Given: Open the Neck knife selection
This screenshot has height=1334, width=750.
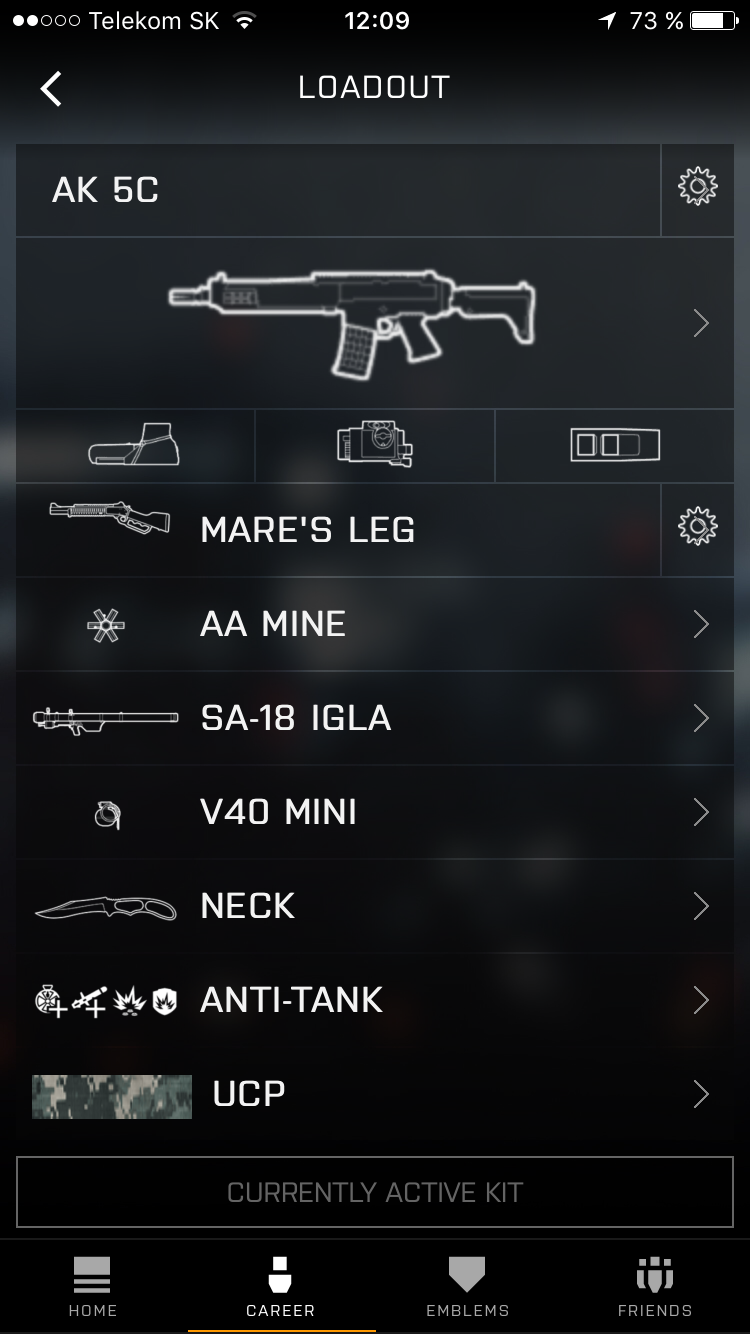Looking at the screenshot, I should [x=375, y=906].
